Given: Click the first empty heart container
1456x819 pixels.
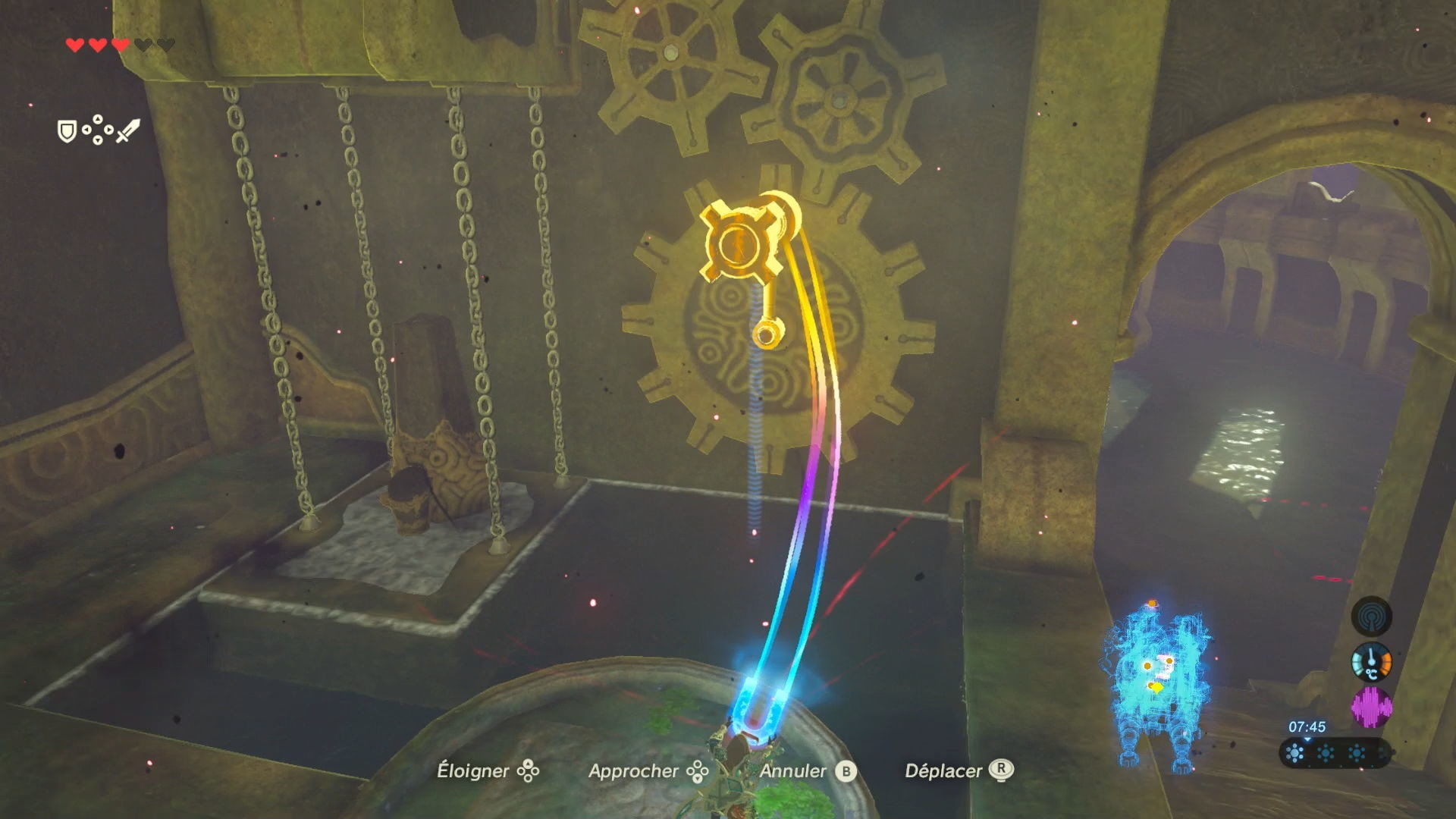Looking at the screenshot, I should (x=143, y=44).
